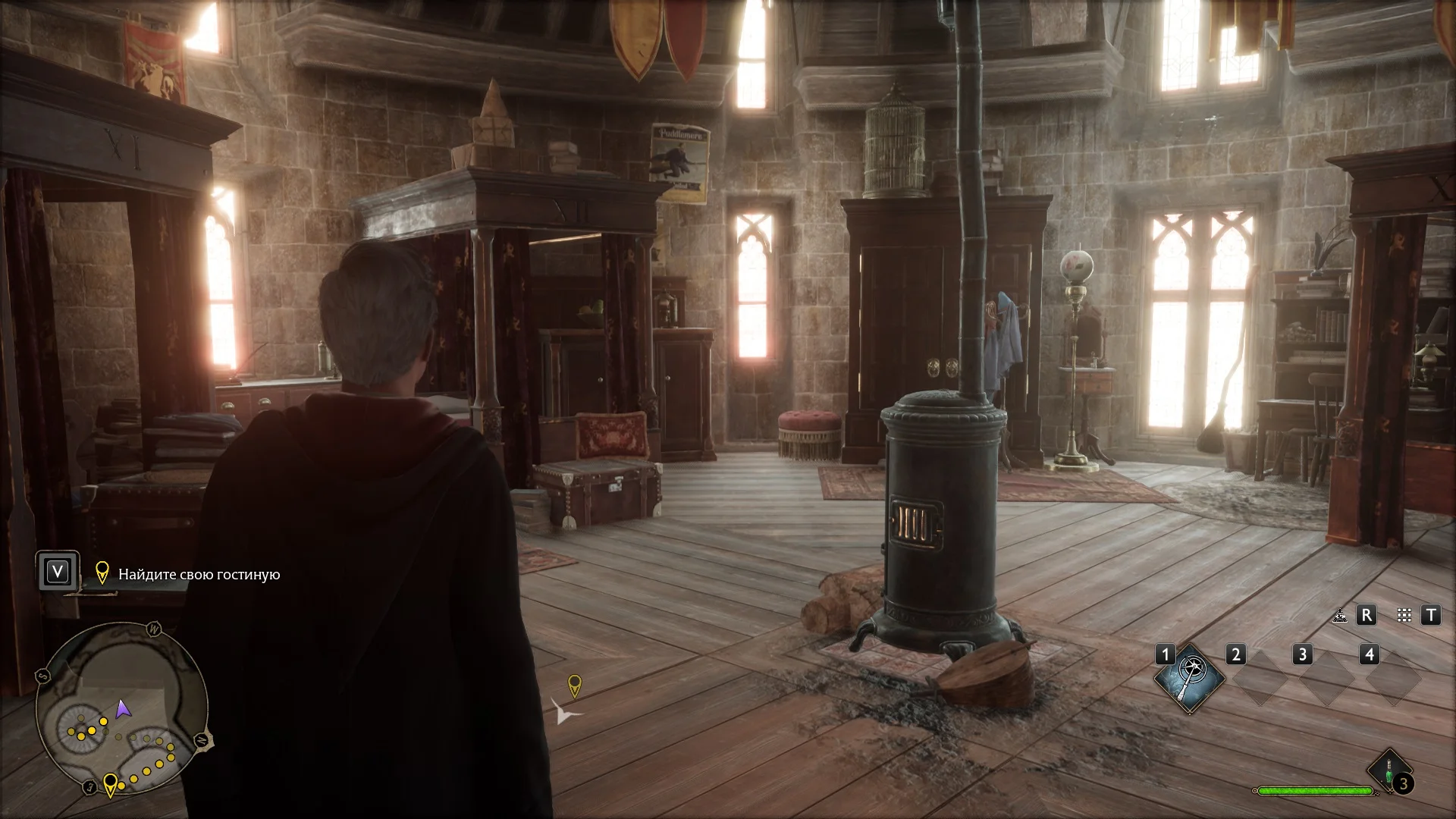Click the purple player arrow on the minimap
Screen dimensions: 1456x819
[123, 710]
